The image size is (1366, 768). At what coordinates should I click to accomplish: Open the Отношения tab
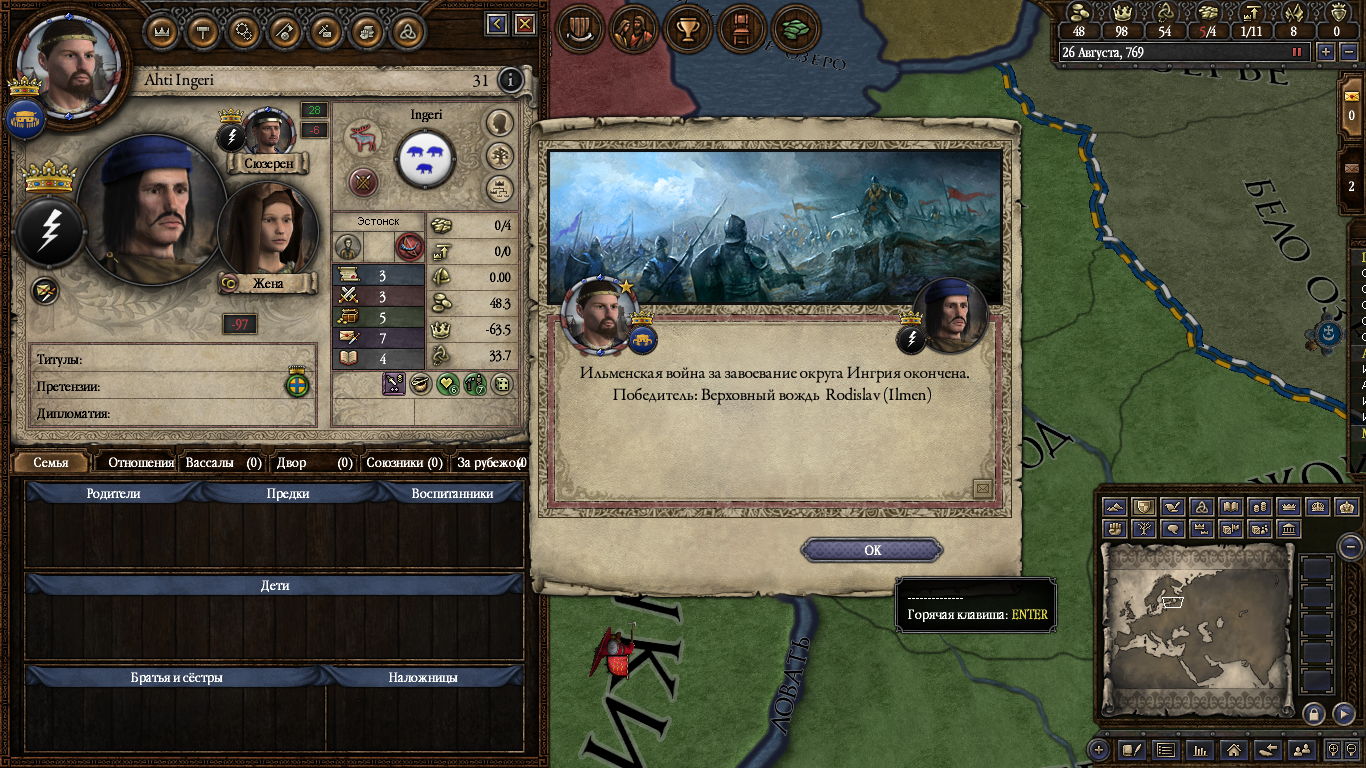point(140,463)
